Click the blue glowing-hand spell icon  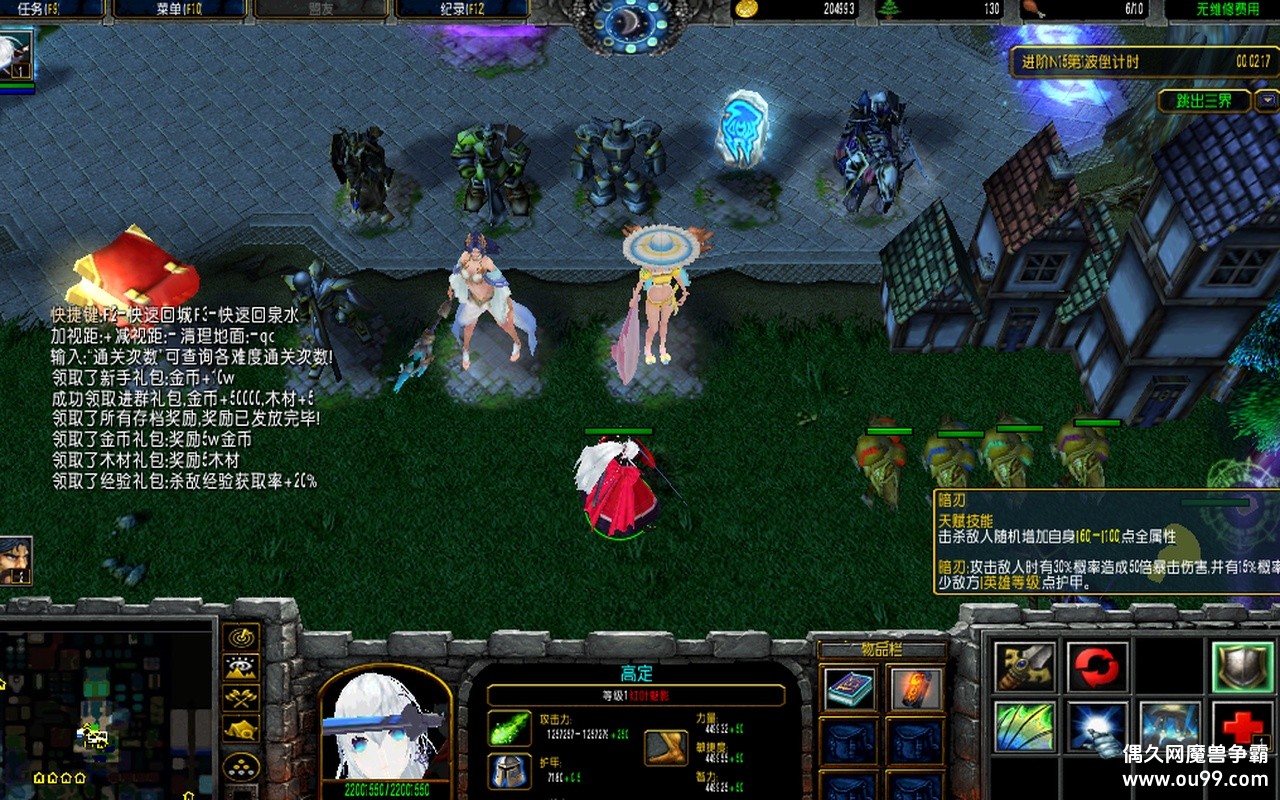tap(1095, 725)
